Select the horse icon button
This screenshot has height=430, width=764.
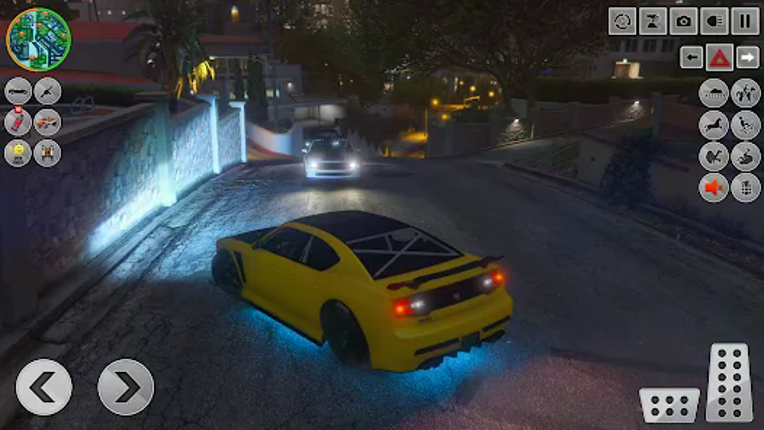pos(714,125)
